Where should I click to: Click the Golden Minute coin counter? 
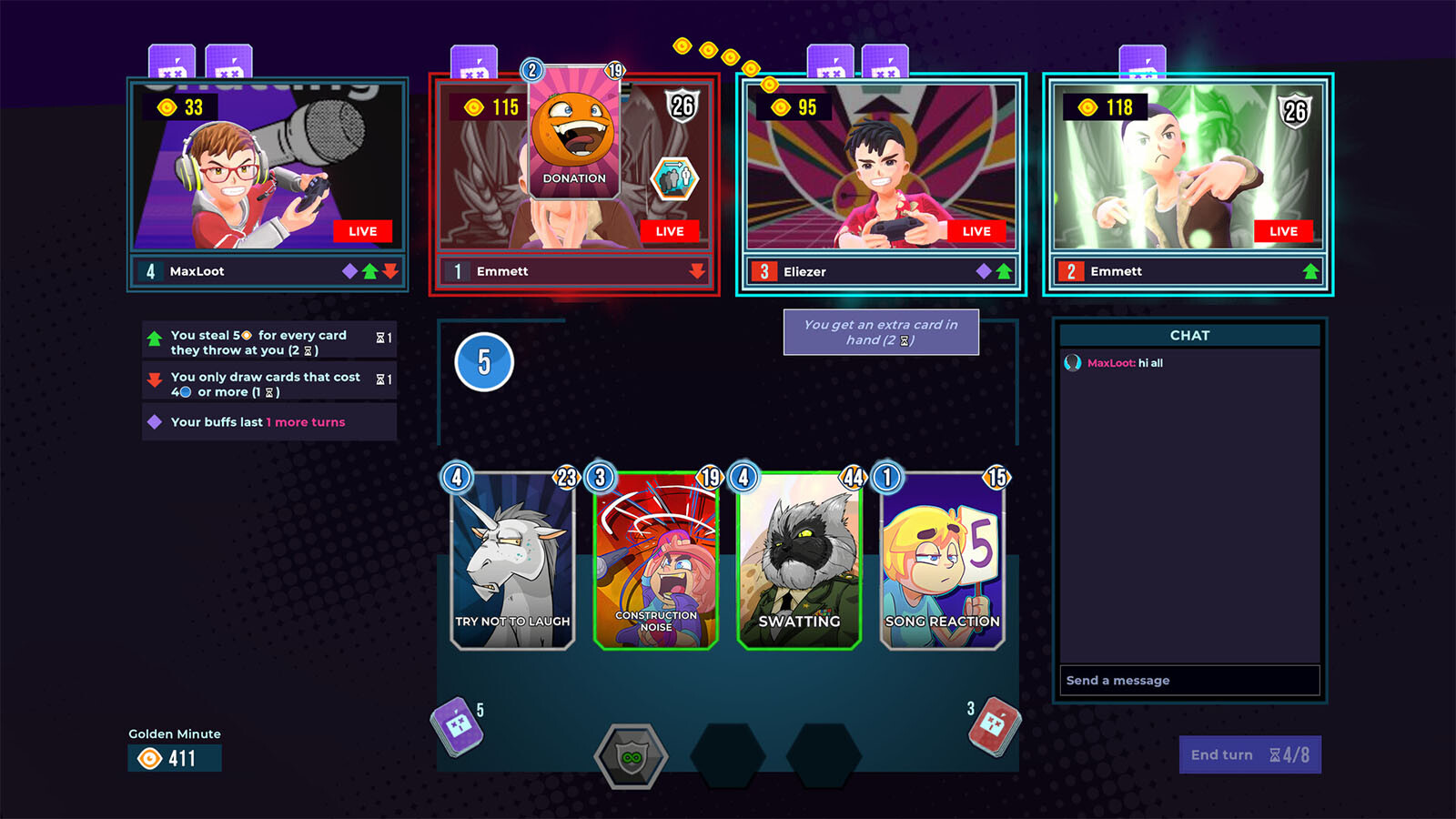tap(175, 755)
